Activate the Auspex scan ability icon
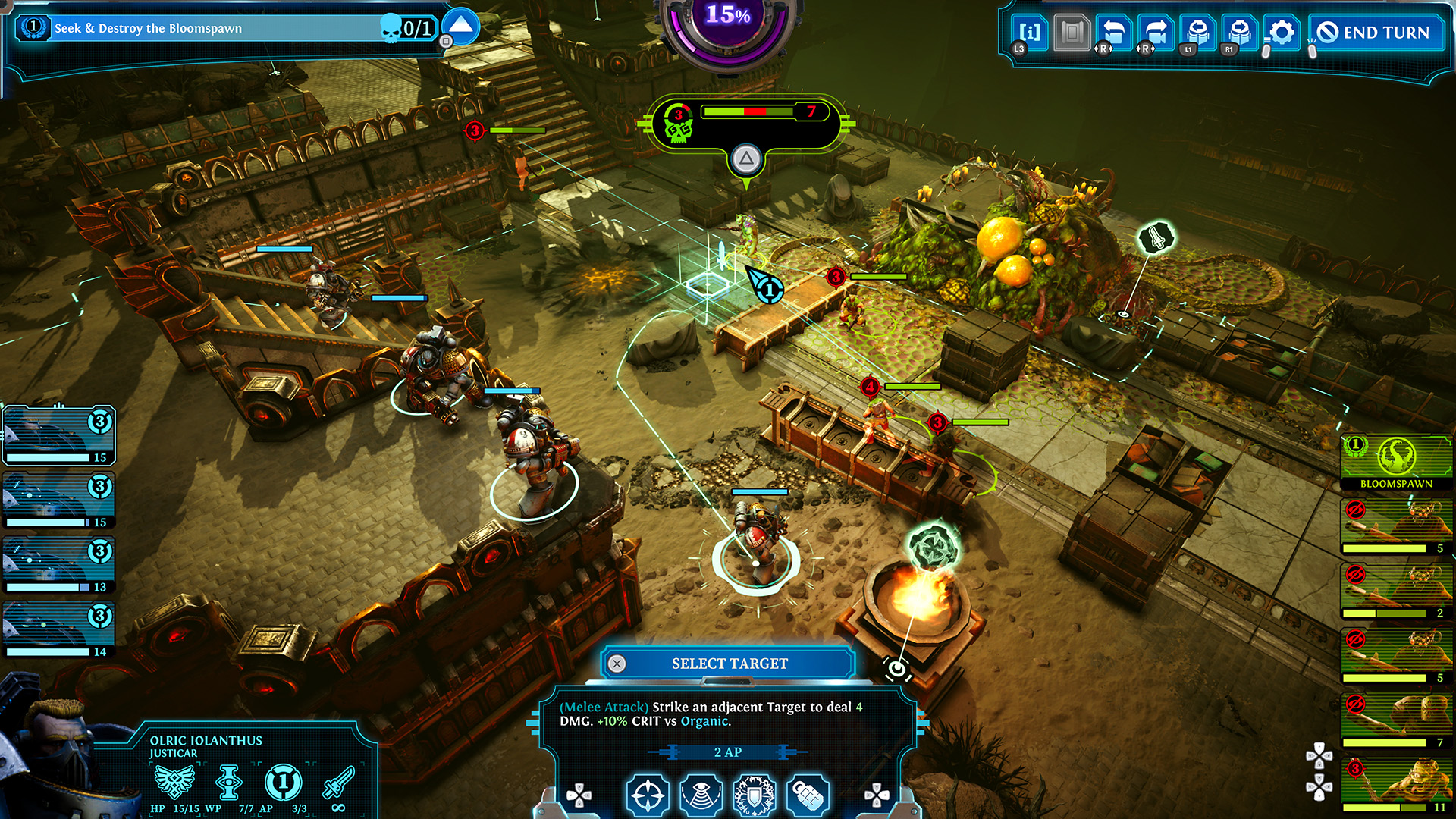This screenshot has height=819, width=1456. [x=701, y=795]
